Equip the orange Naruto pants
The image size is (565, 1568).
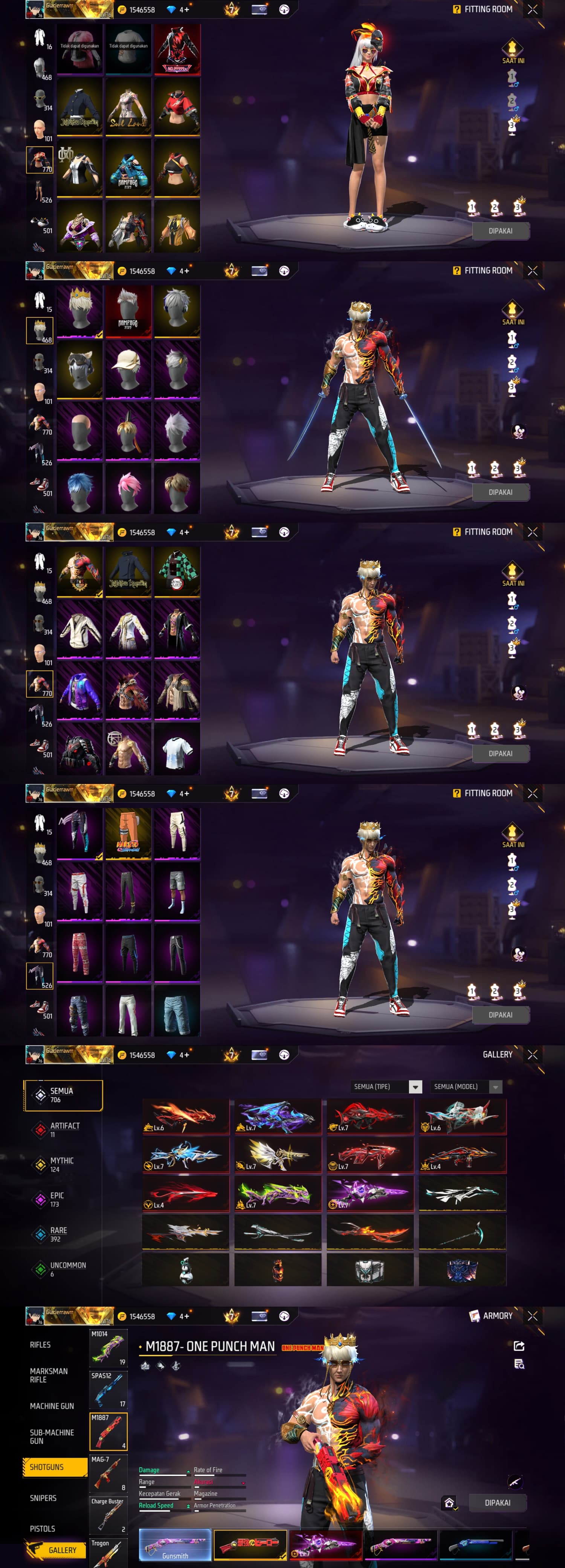point(128,833)
